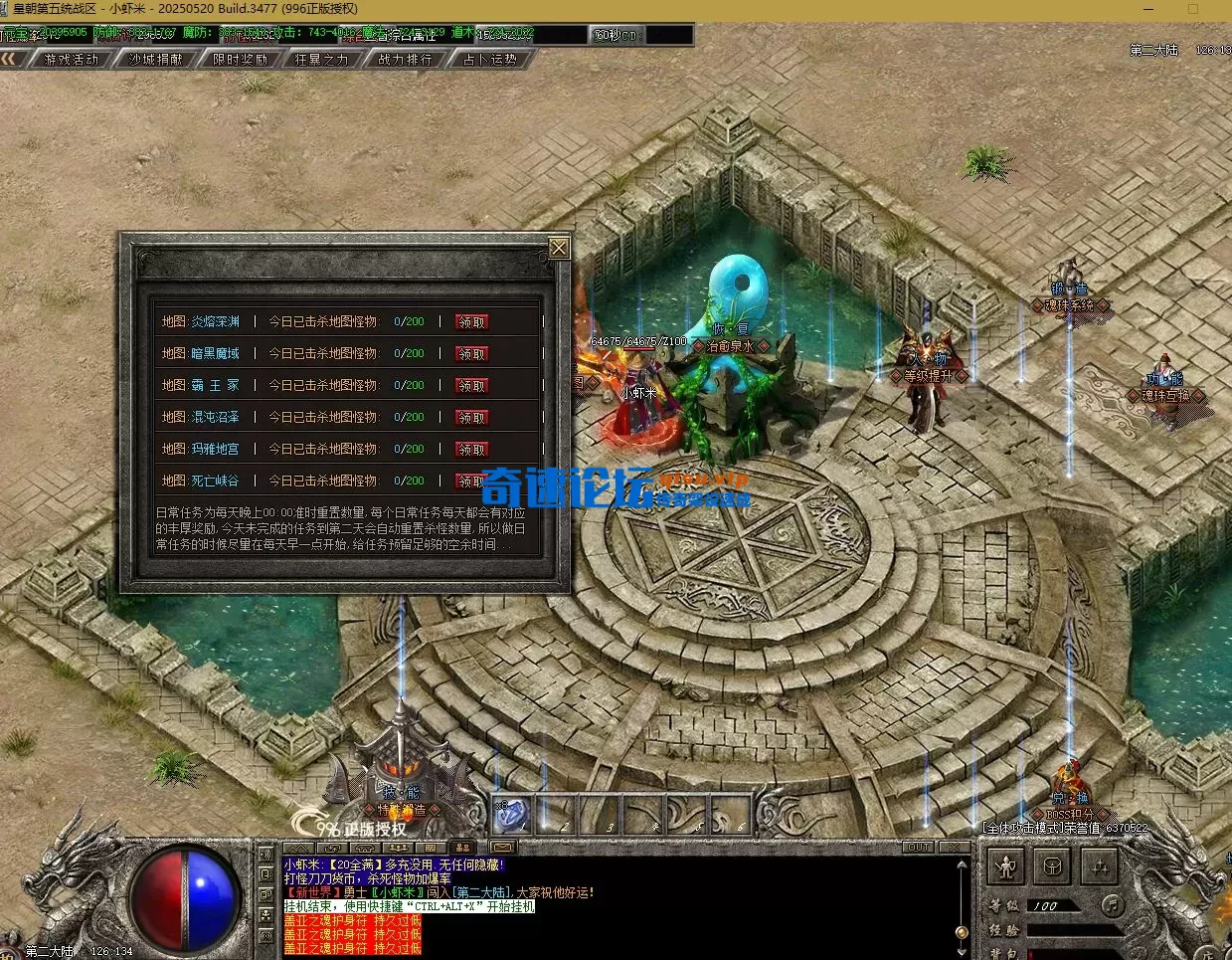Claim the 玛雅地宫 map reward
The width and height of the screenshot is (1232, 960).
pyautogui.click(x=471, y=450)
